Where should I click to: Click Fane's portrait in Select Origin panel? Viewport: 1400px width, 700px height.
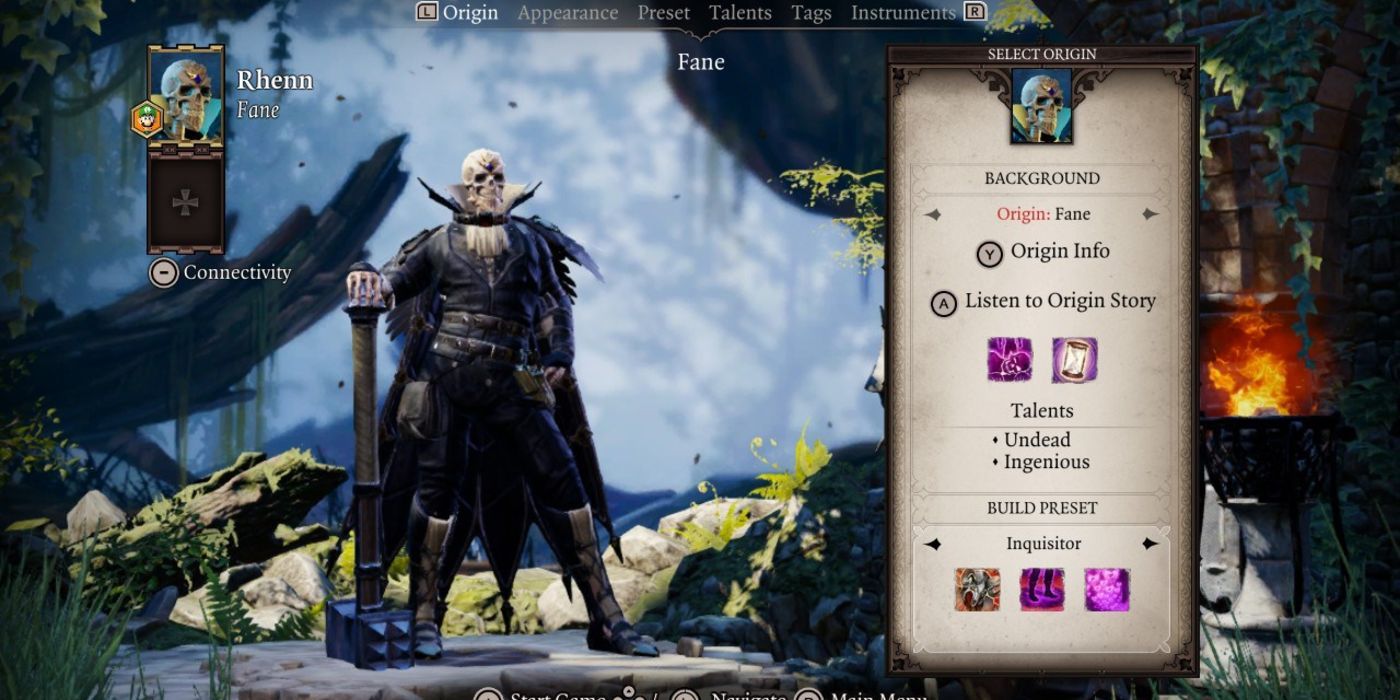pos(1042,106)
